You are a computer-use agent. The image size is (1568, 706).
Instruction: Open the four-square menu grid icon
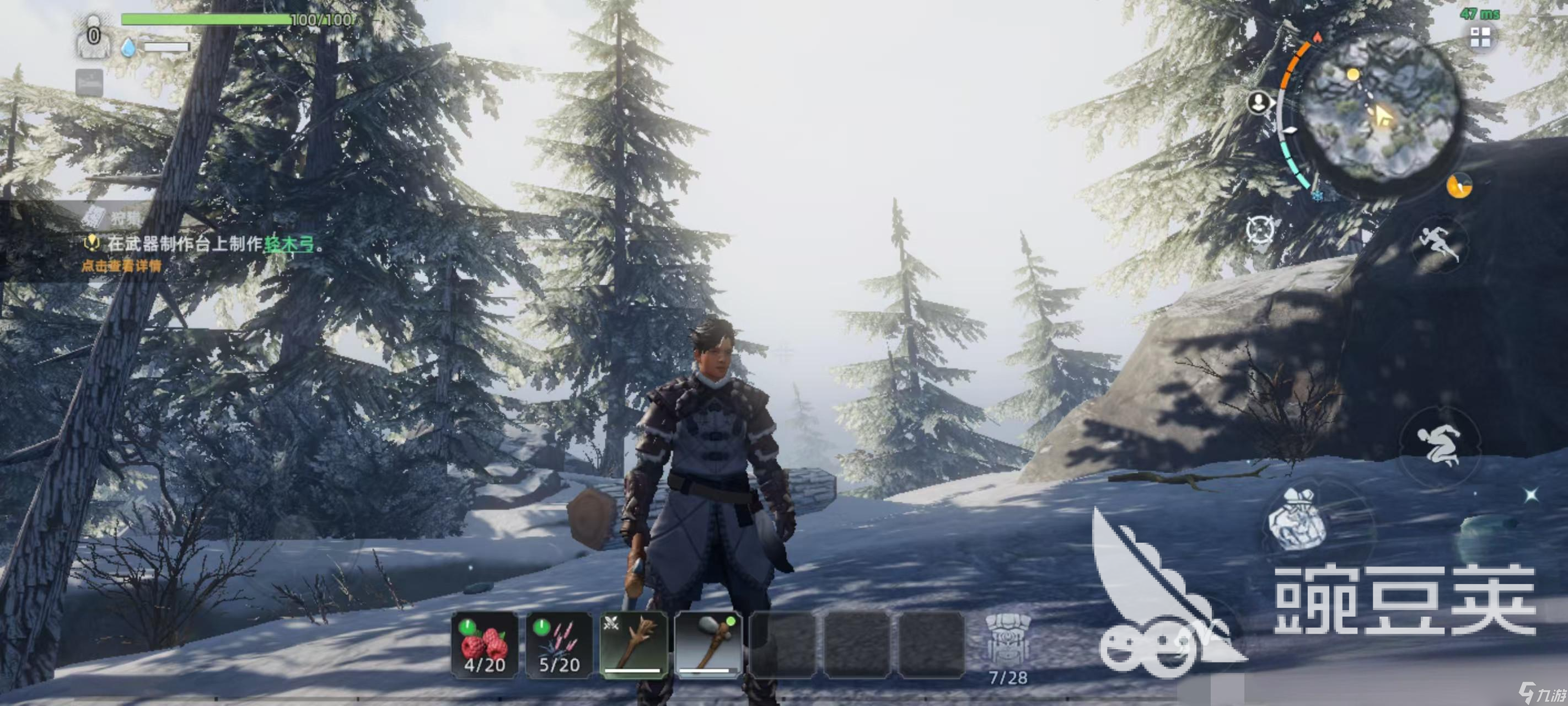[1480, 38]
